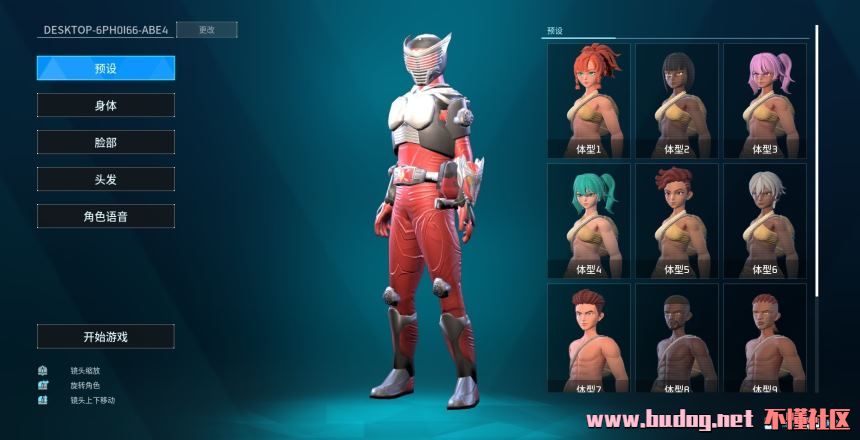Image resolution: width=860 pixels, height=440 pixels.
Task: Choose the 体型5 red curly-haired preset
Action: [x=677, y=220]
